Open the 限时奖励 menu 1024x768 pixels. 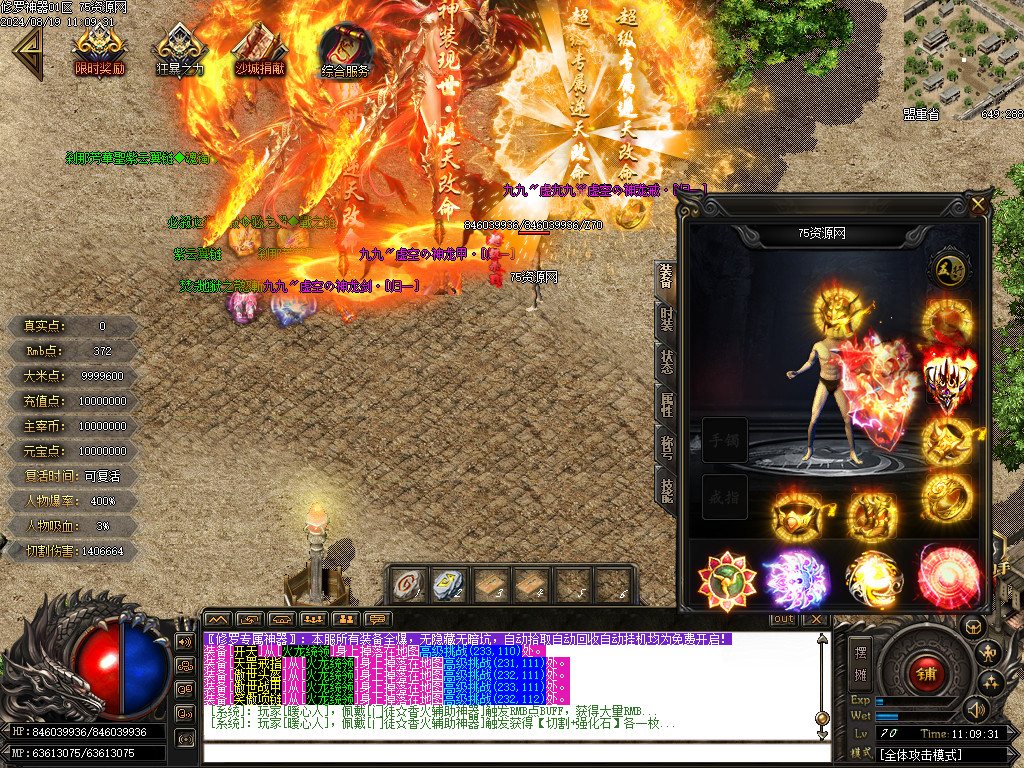100,50
